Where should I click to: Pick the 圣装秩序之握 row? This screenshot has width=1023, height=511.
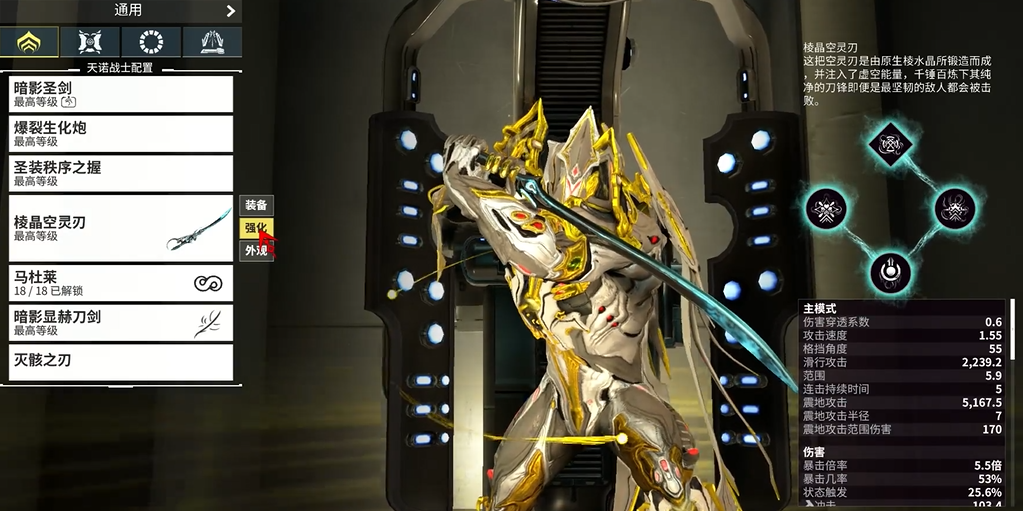click(121, 174)
